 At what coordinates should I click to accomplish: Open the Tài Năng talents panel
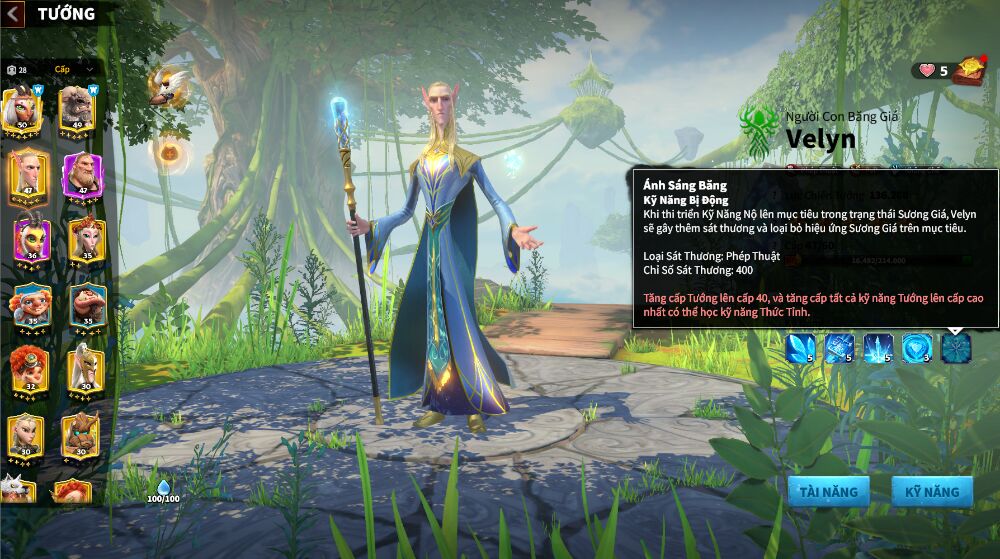(827, 491)
